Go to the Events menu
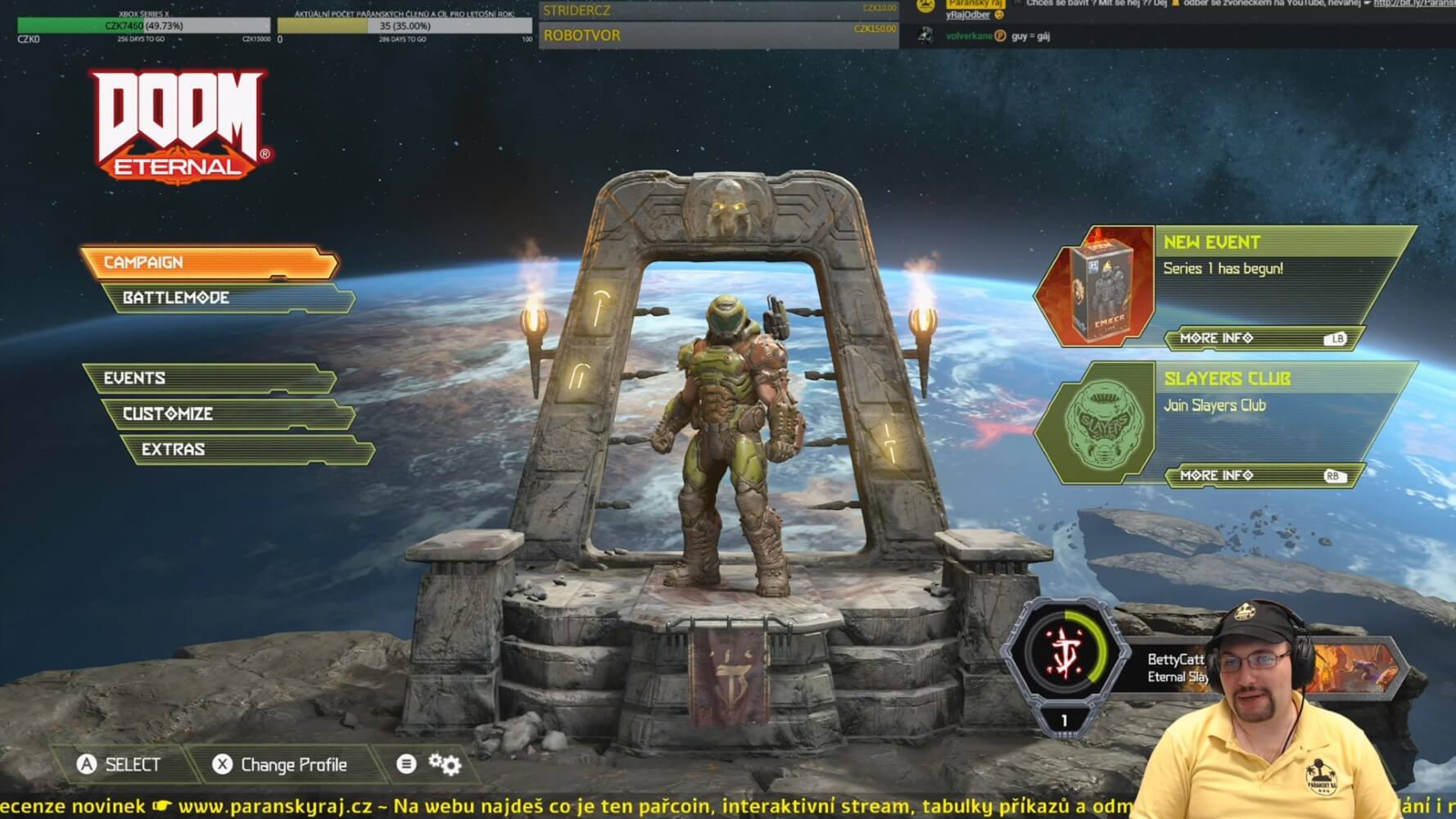This screenshot has width=1456, height=819. click(x=209, y=378)
